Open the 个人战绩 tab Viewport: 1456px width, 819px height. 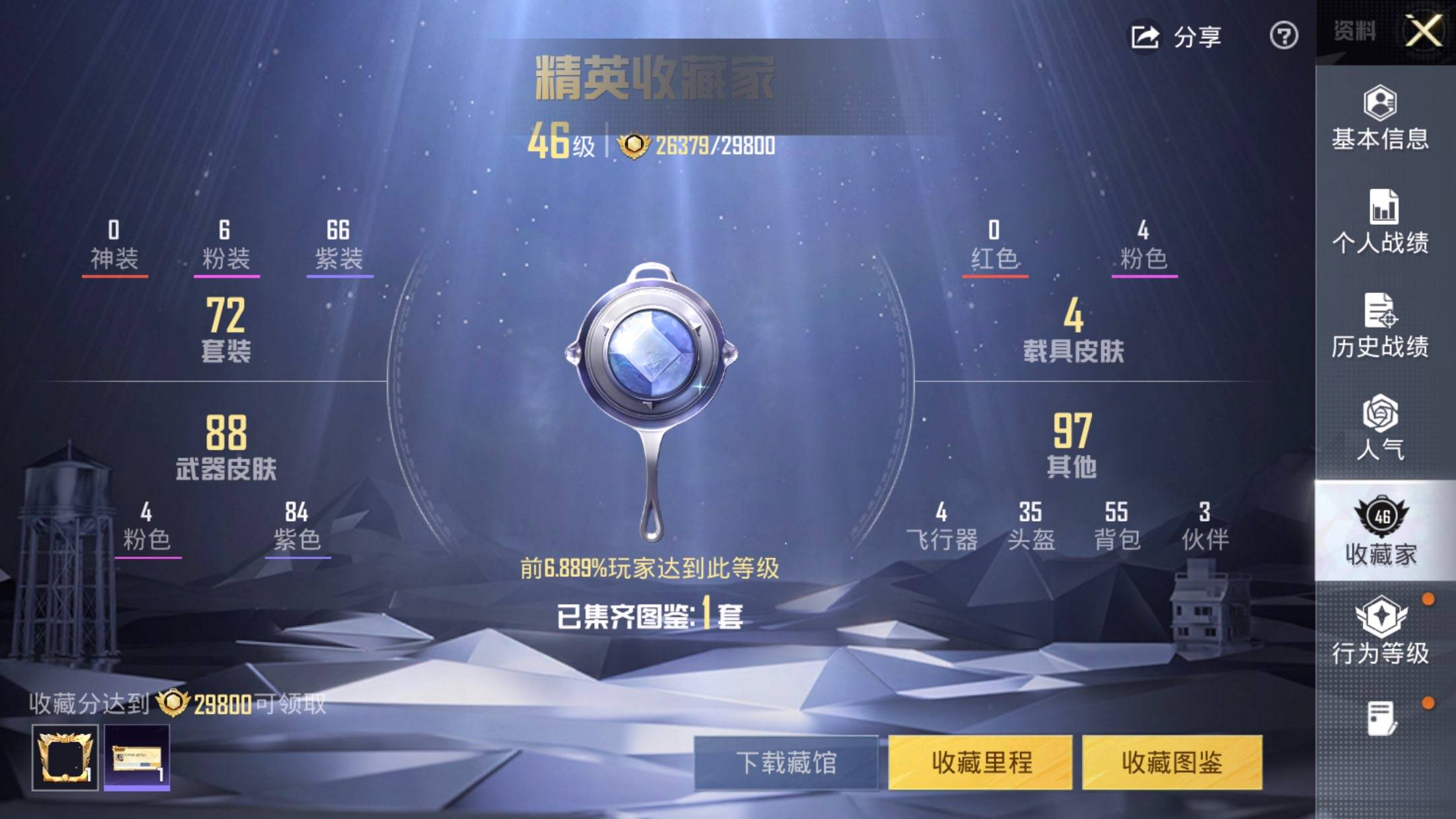pos(1380,222)
